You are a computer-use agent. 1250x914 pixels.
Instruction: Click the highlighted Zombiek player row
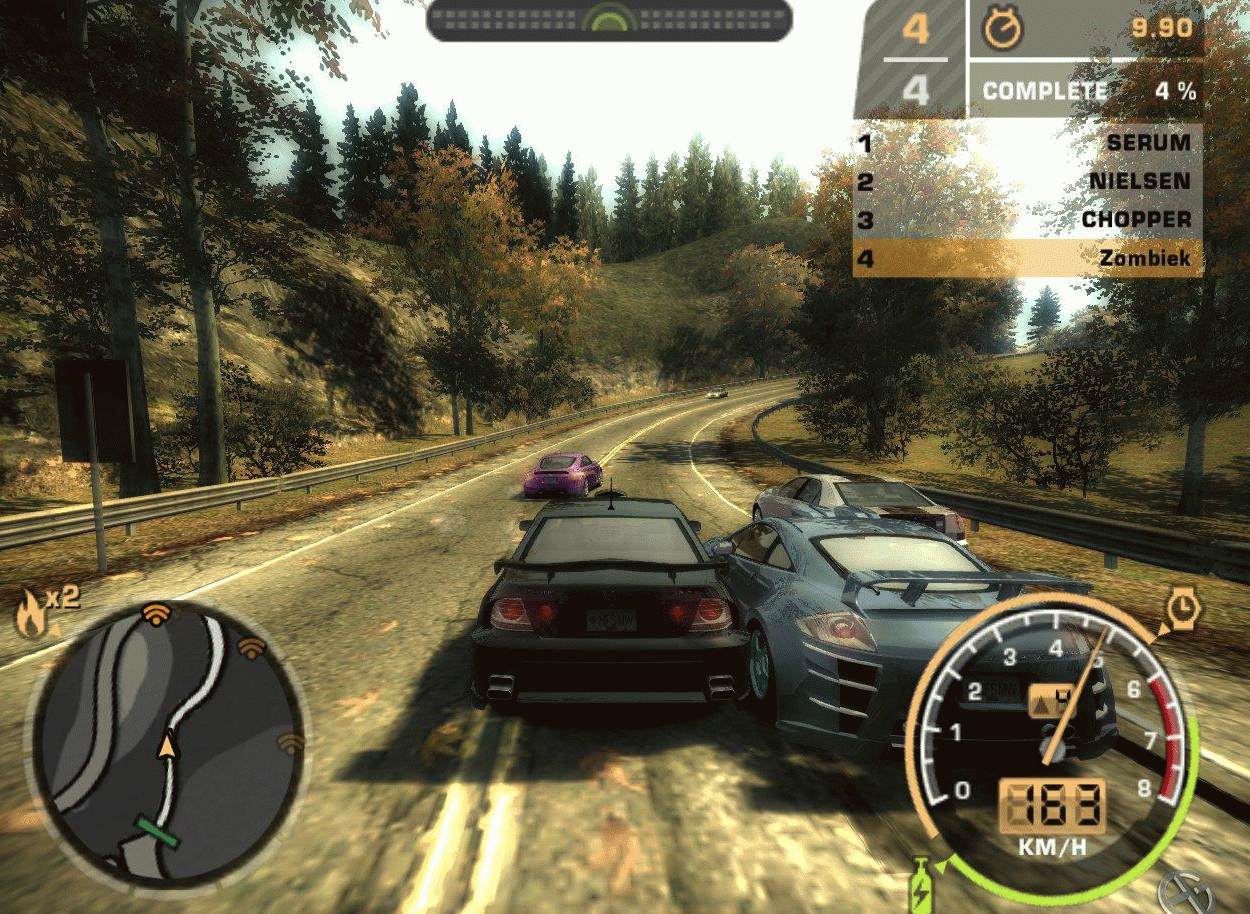(1028, 258)
